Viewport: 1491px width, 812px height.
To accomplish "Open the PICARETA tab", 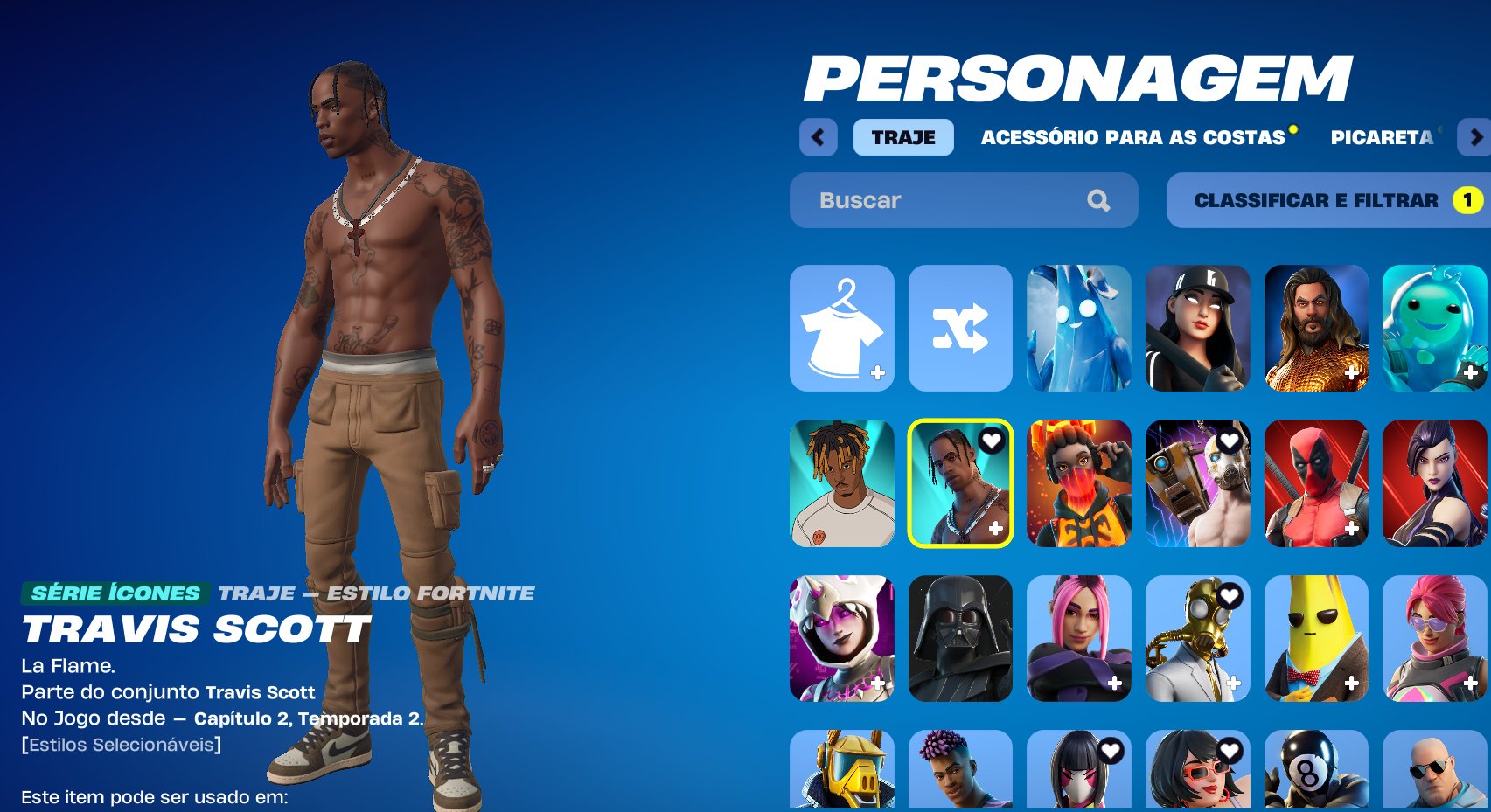I will (1382, 138).
